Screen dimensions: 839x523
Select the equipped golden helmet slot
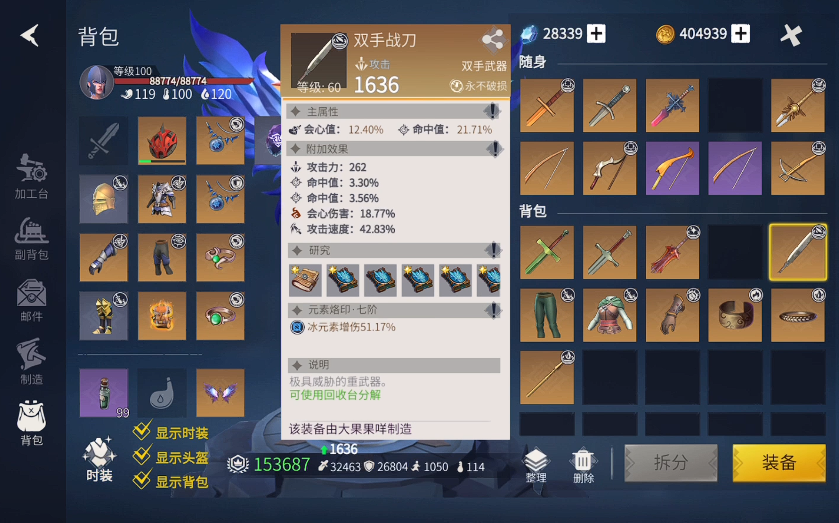point(104,199)
